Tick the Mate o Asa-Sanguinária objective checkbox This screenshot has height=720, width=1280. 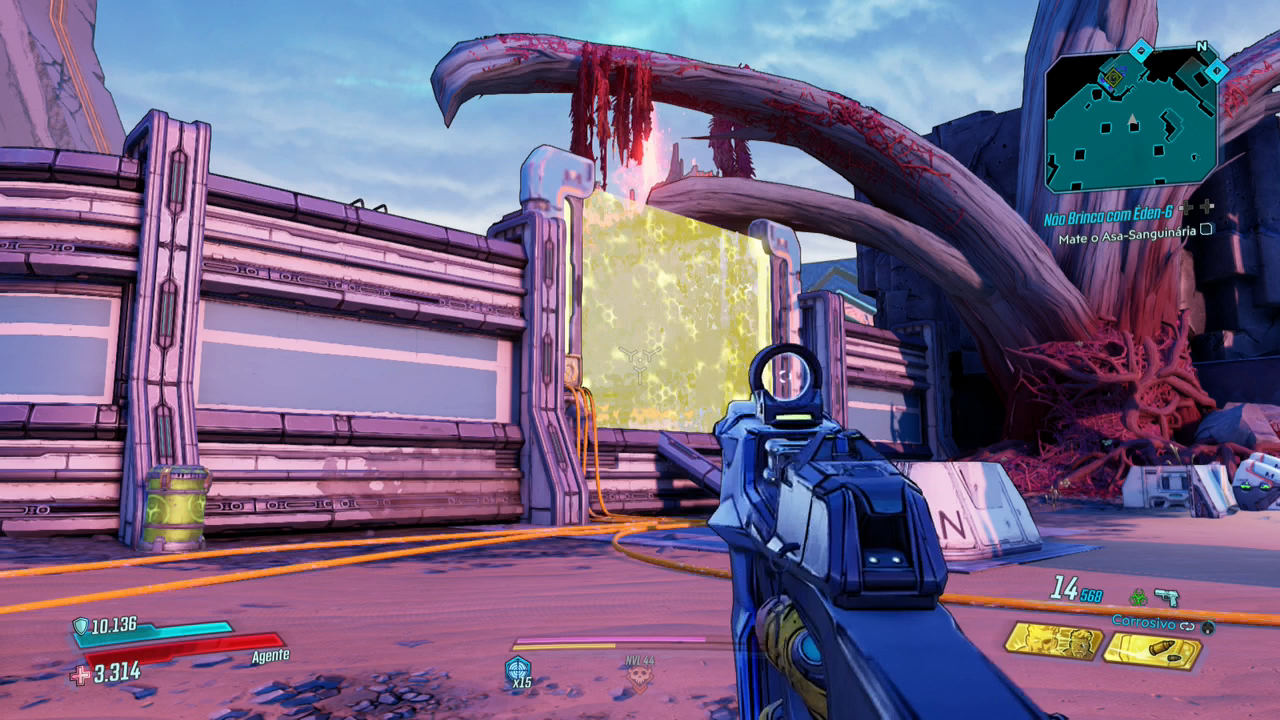1207,229
